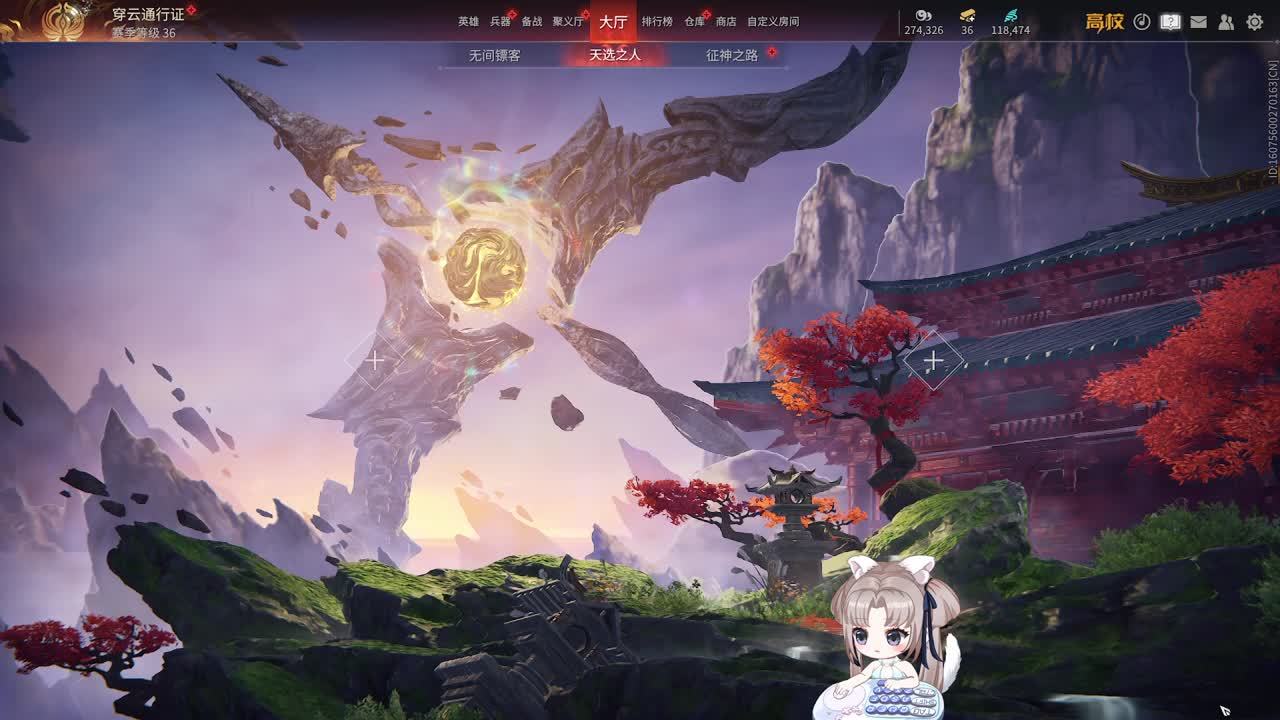Viewport: 1280px width, 720px height.
Task: Click the 高校 campus button
Action: tap(1104, 22)
